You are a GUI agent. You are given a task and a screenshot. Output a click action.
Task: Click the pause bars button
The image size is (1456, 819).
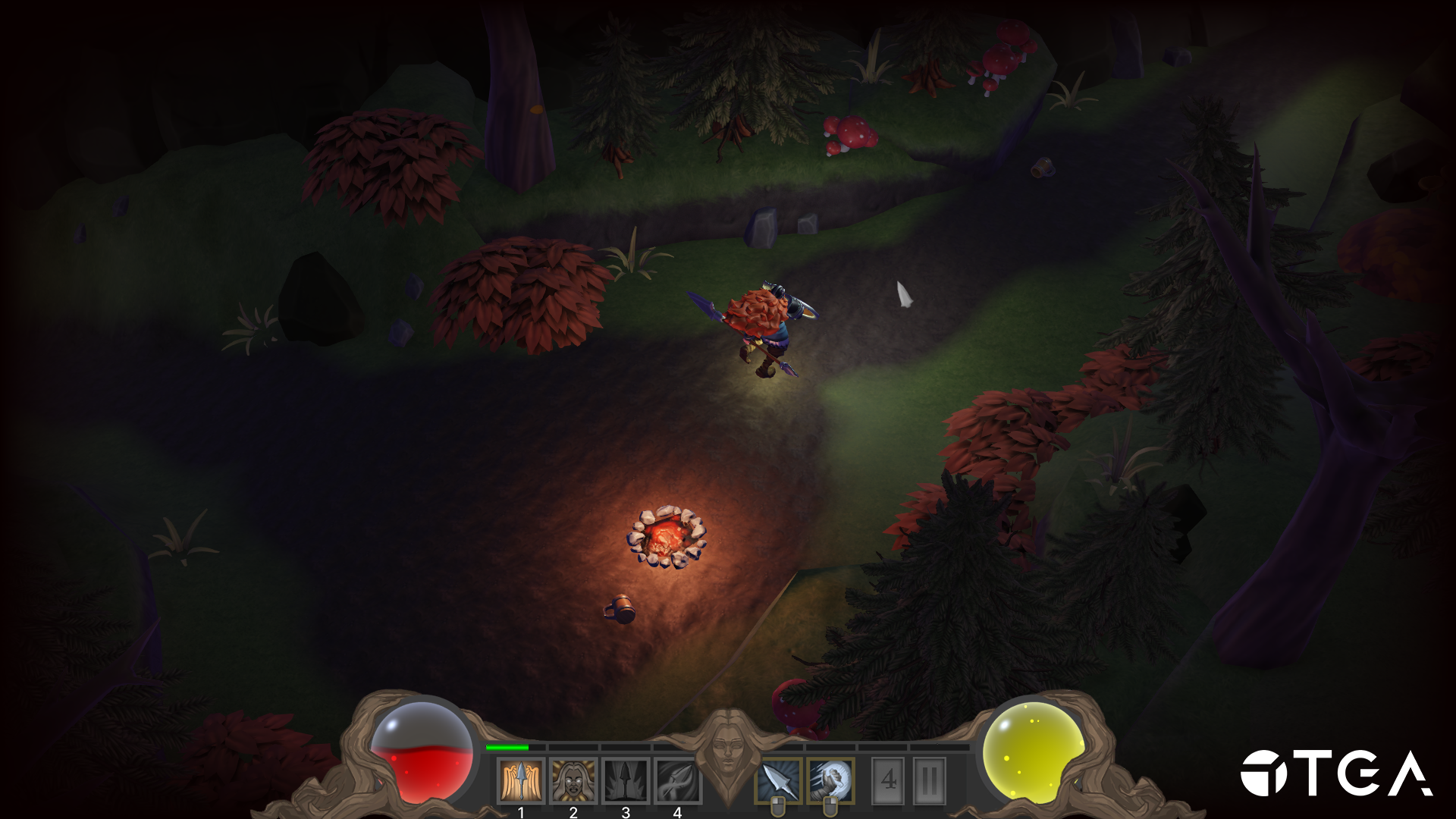point(930,780)
